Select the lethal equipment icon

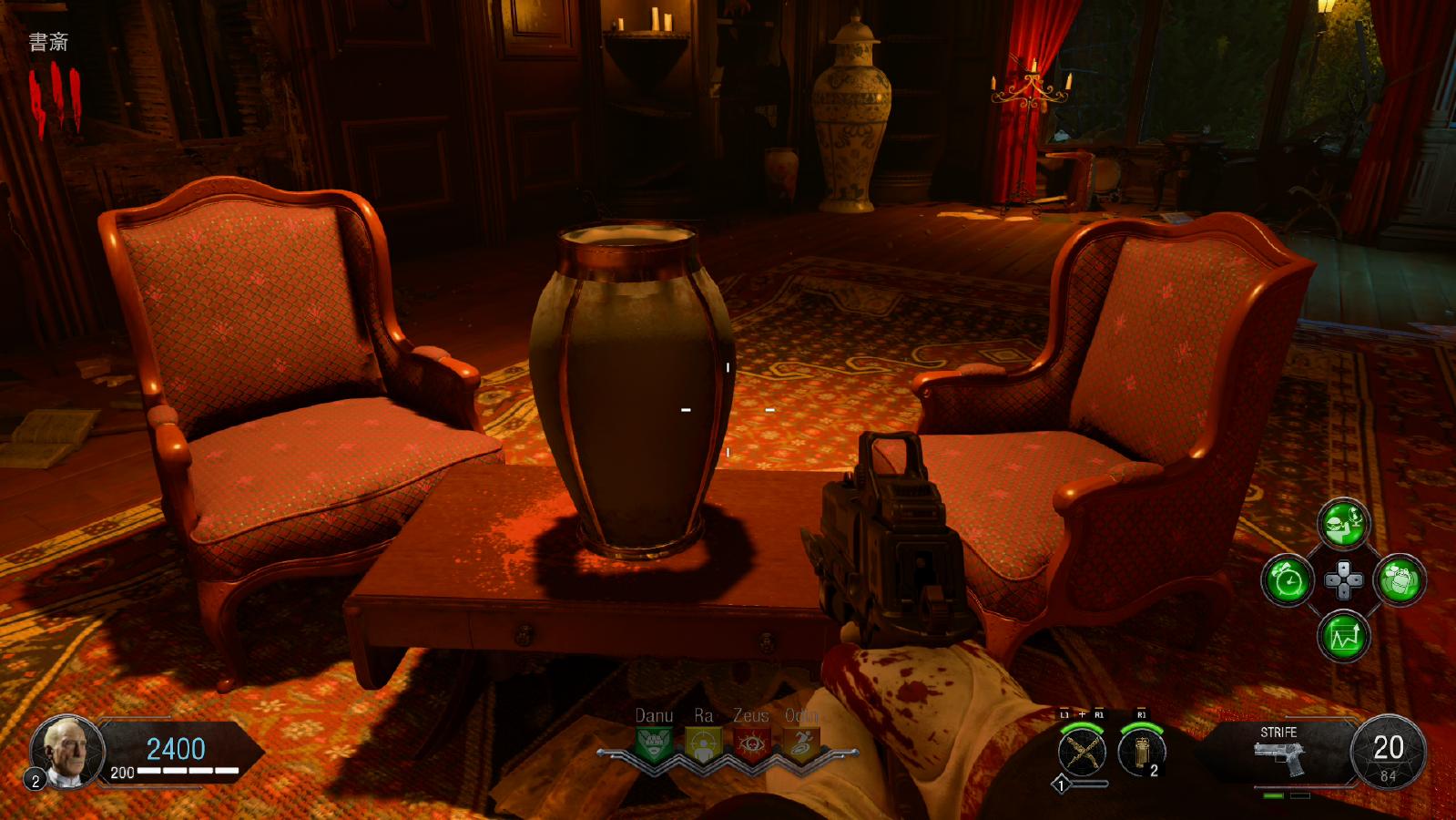[1141, 752]
